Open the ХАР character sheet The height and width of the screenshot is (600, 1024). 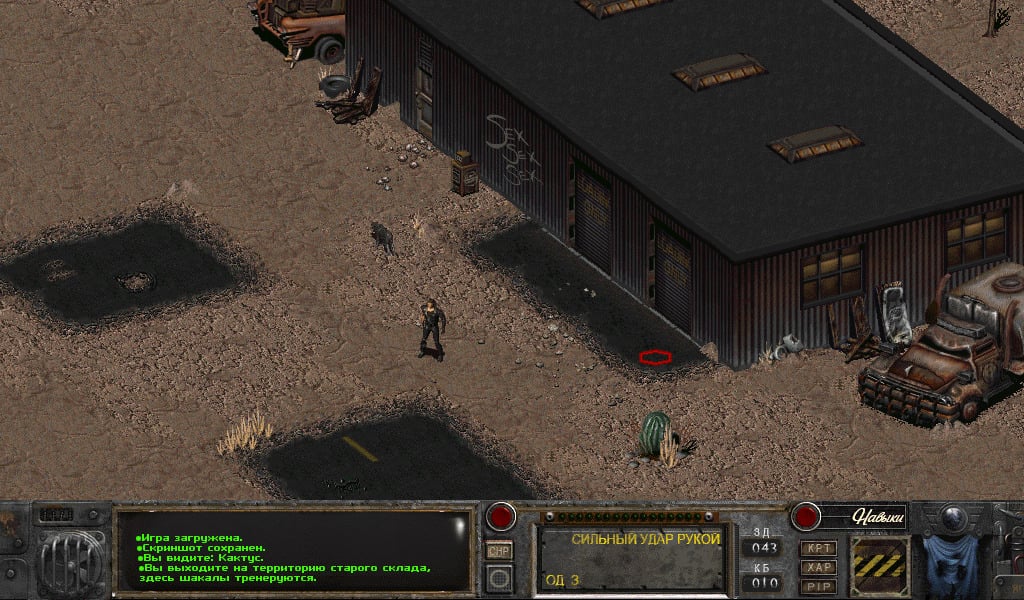coord(817,567)
